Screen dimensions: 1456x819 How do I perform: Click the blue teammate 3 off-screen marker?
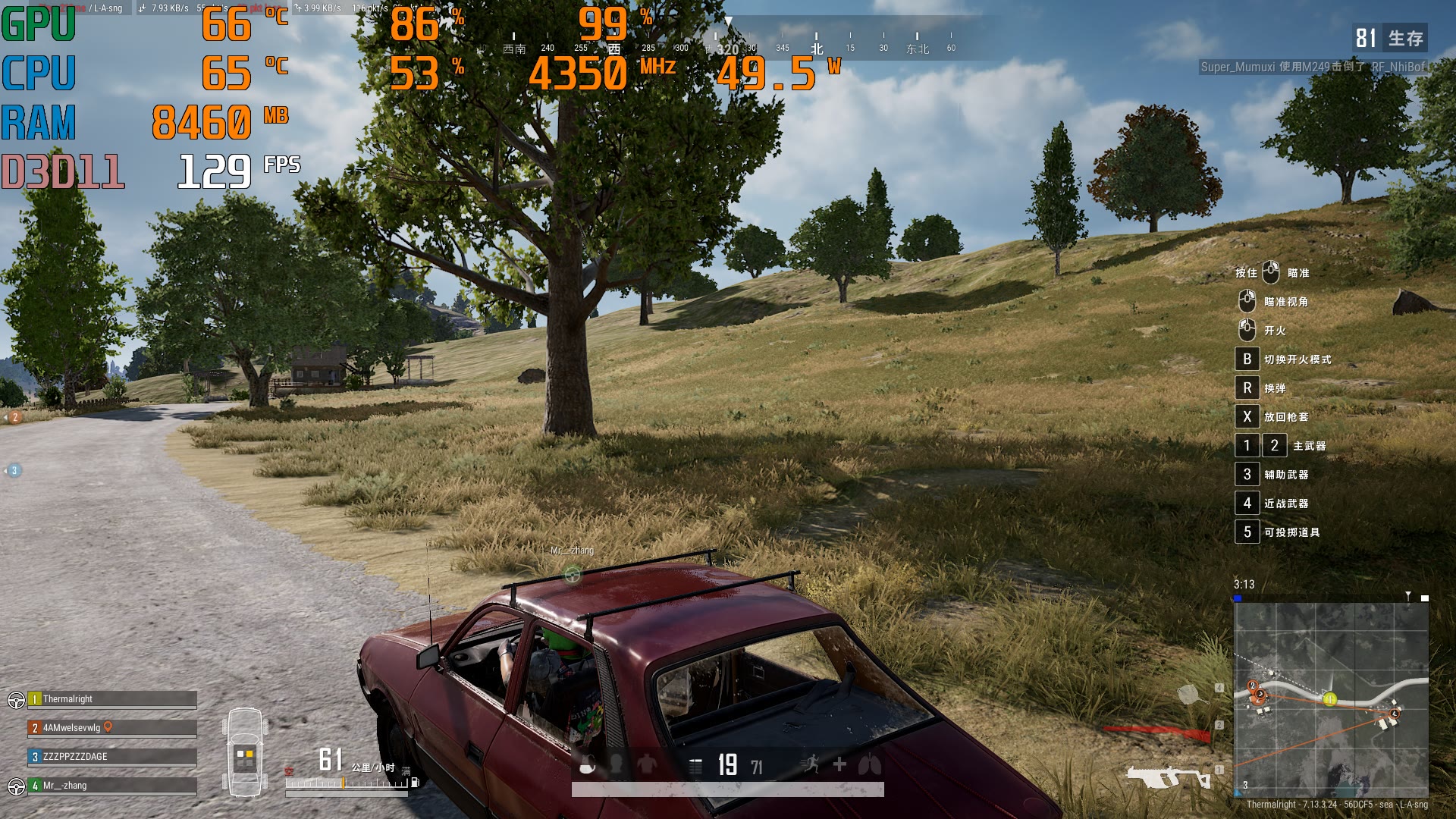[x=14, y=471]
